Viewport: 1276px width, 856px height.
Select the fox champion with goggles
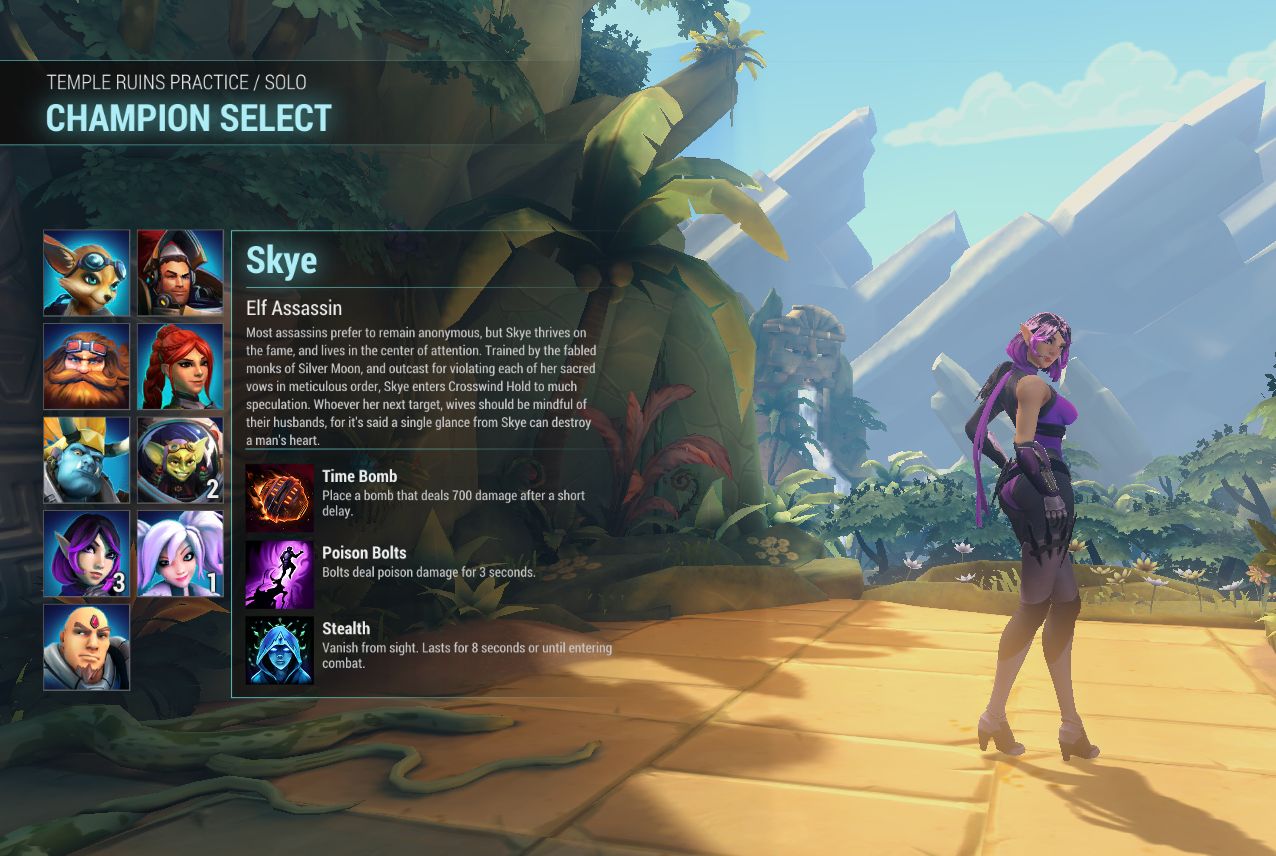[x=86, y=273]
